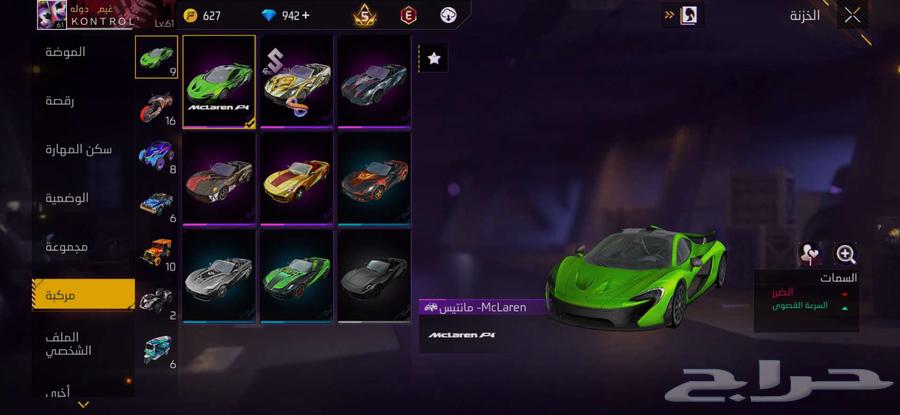Viewport: 900px width, 415px height.
Task: Open the الموضة (fashion) category
Action: [66, 52]
